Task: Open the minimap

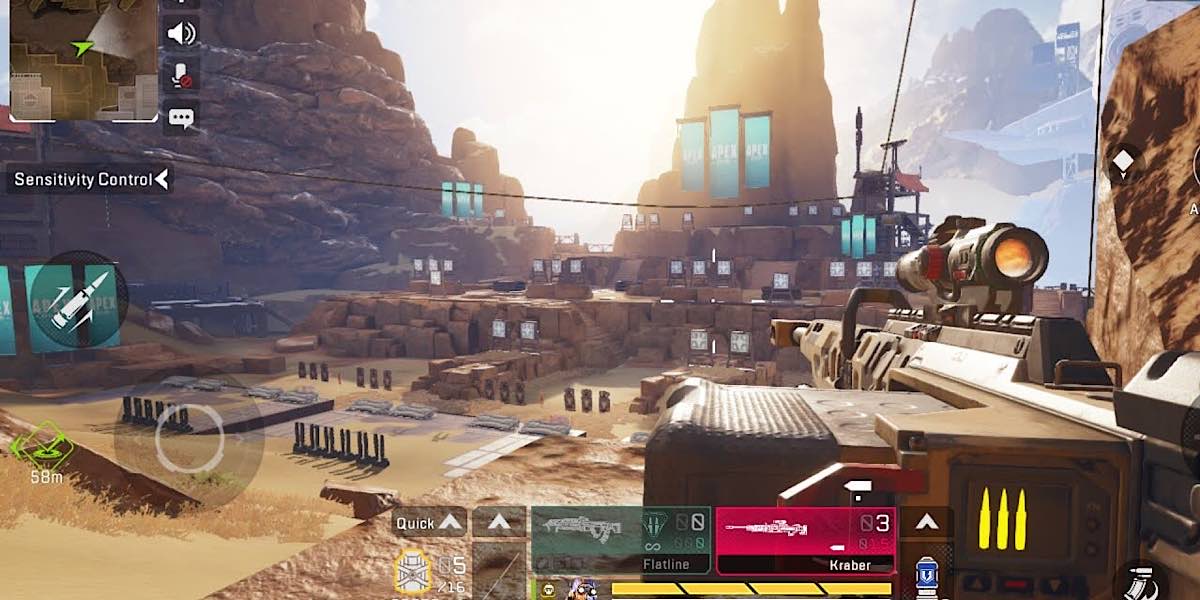Action: tap(83, 59)
